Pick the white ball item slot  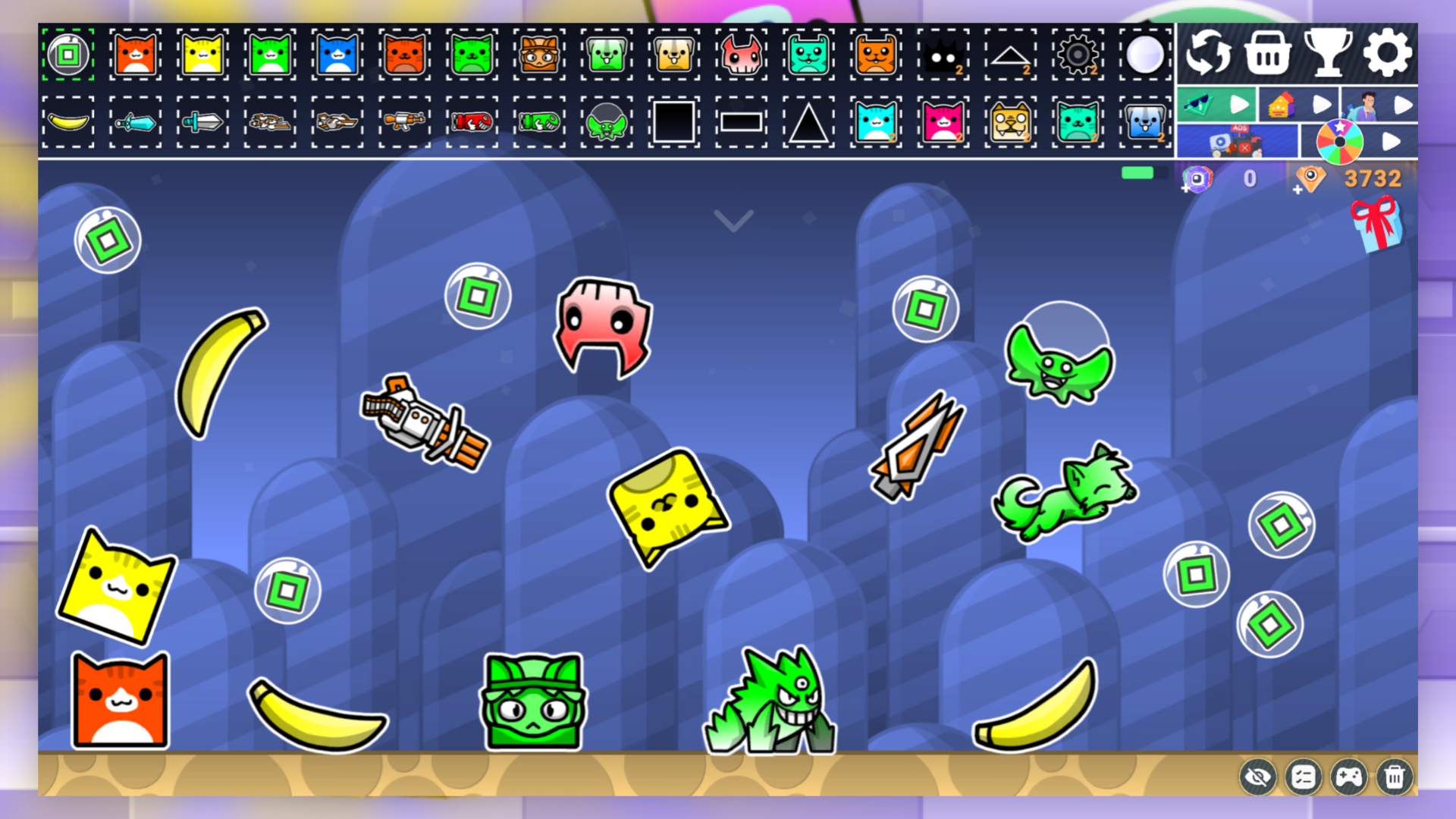pyautogui.click(x=1145, y=55)
